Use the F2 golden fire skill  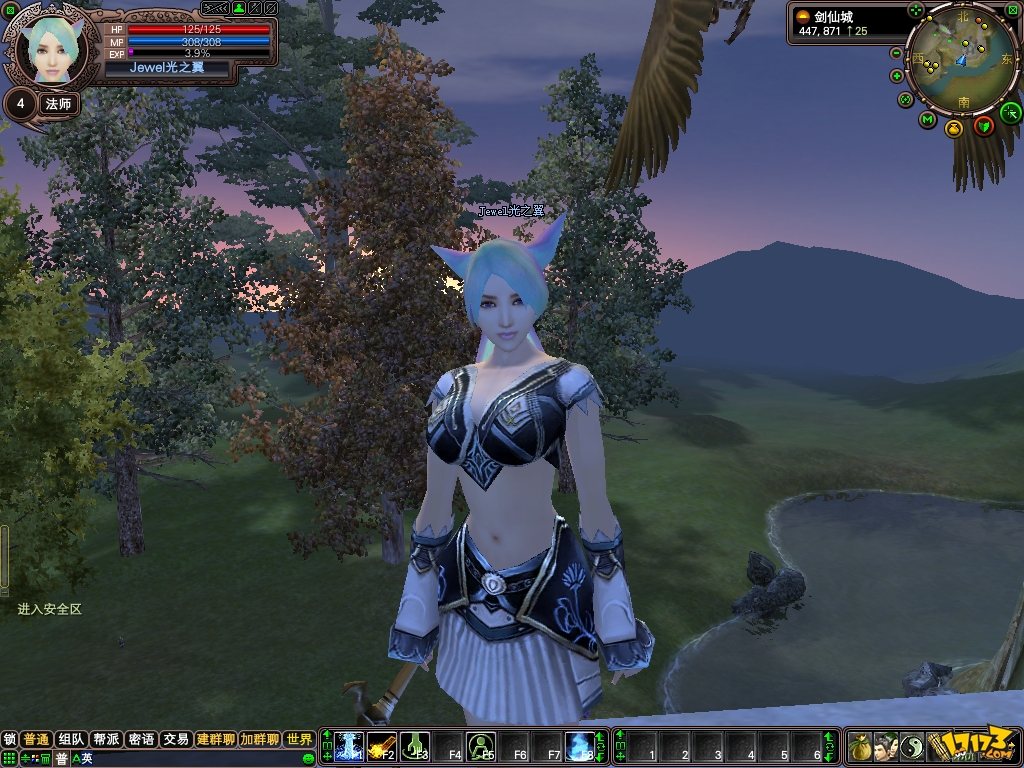pos(382,747)
